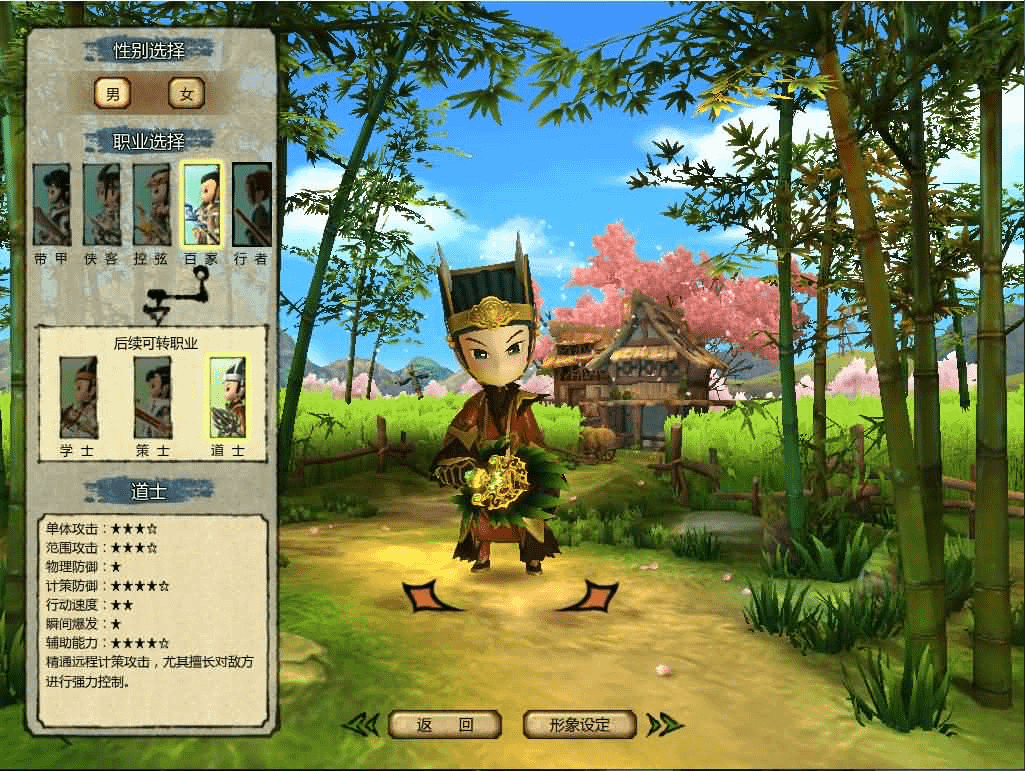
Task: Choose the 带甲 class portrait
Action: [x=51, y=206]
